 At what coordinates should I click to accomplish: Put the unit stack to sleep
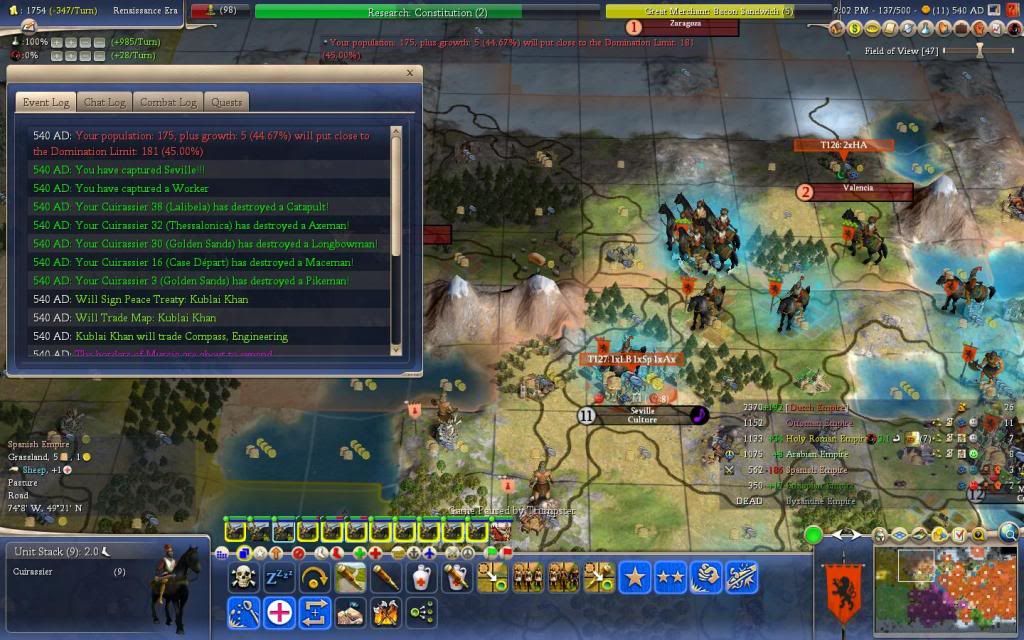(x=277, y=577)
